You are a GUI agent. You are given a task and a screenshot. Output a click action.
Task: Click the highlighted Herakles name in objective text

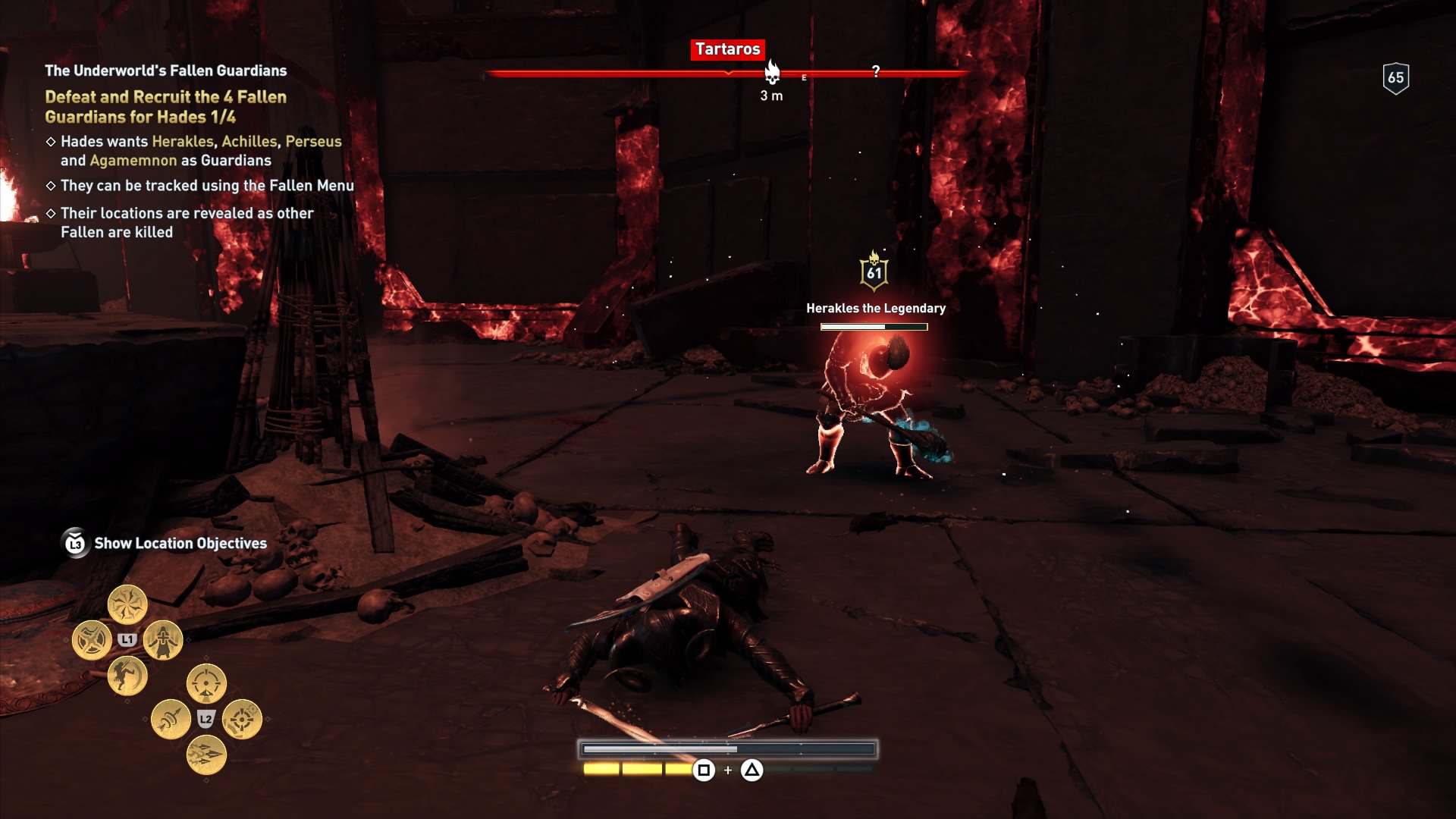(184, 141)
